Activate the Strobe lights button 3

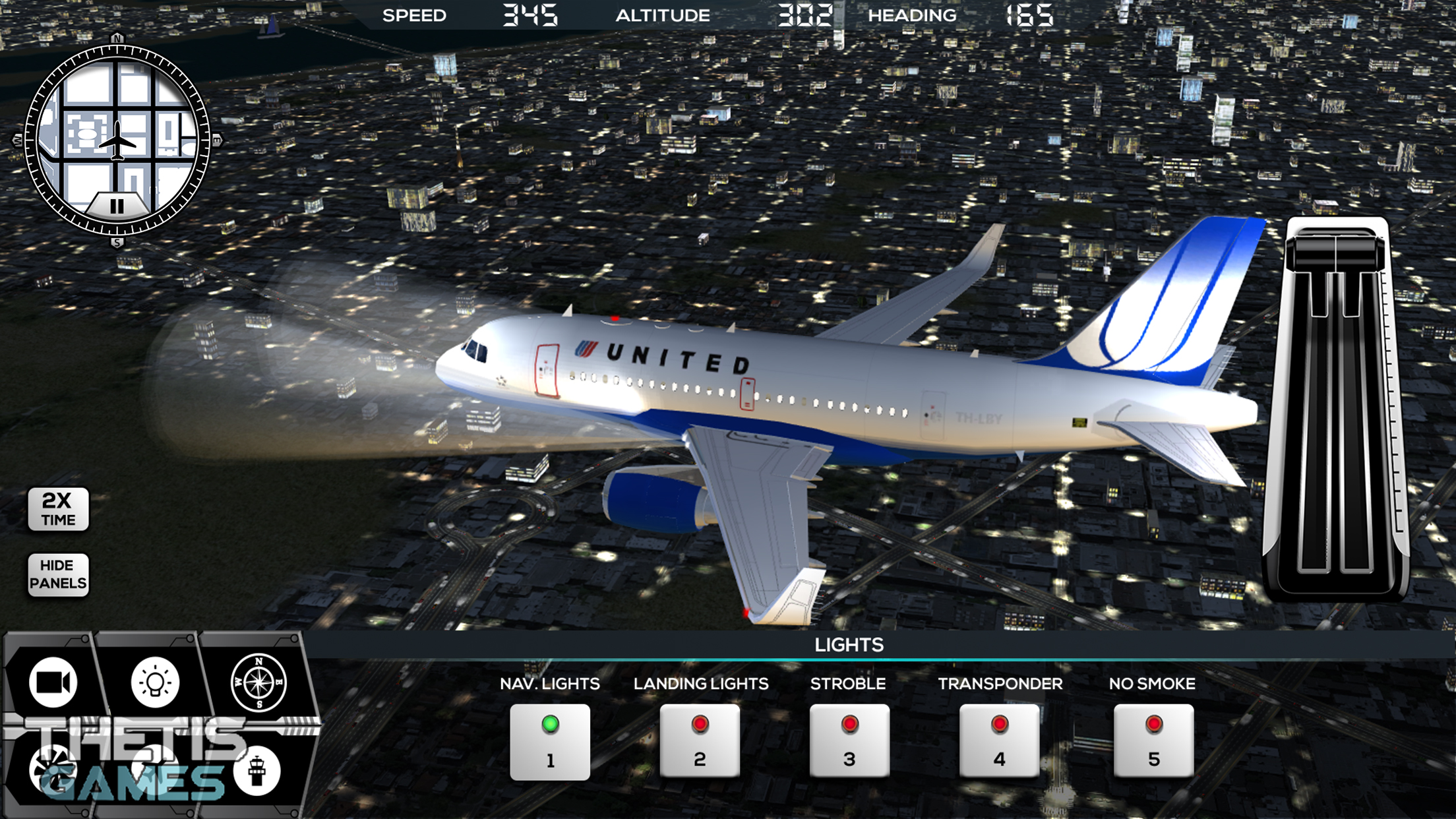[x=849, y=742]
